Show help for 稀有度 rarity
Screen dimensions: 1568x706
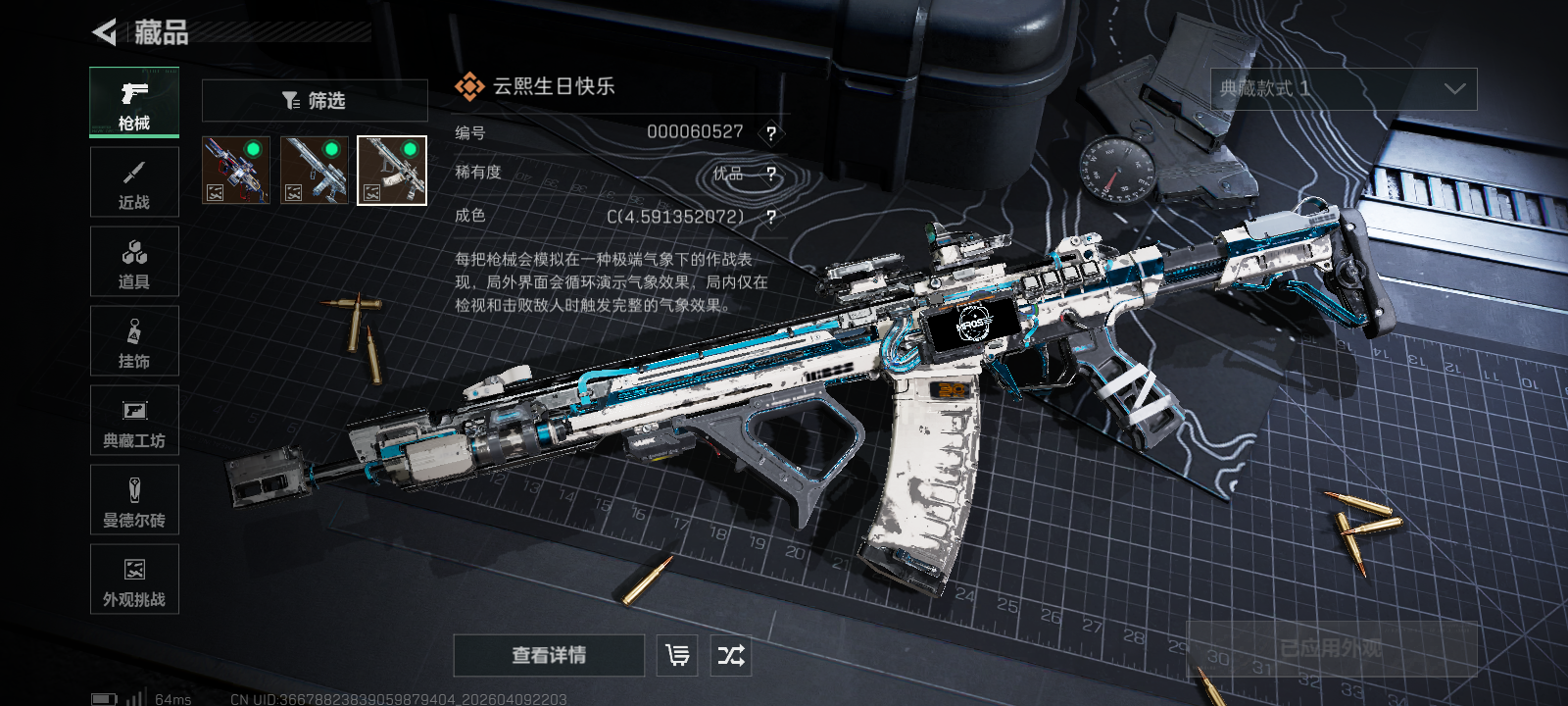tap(771, 175)
